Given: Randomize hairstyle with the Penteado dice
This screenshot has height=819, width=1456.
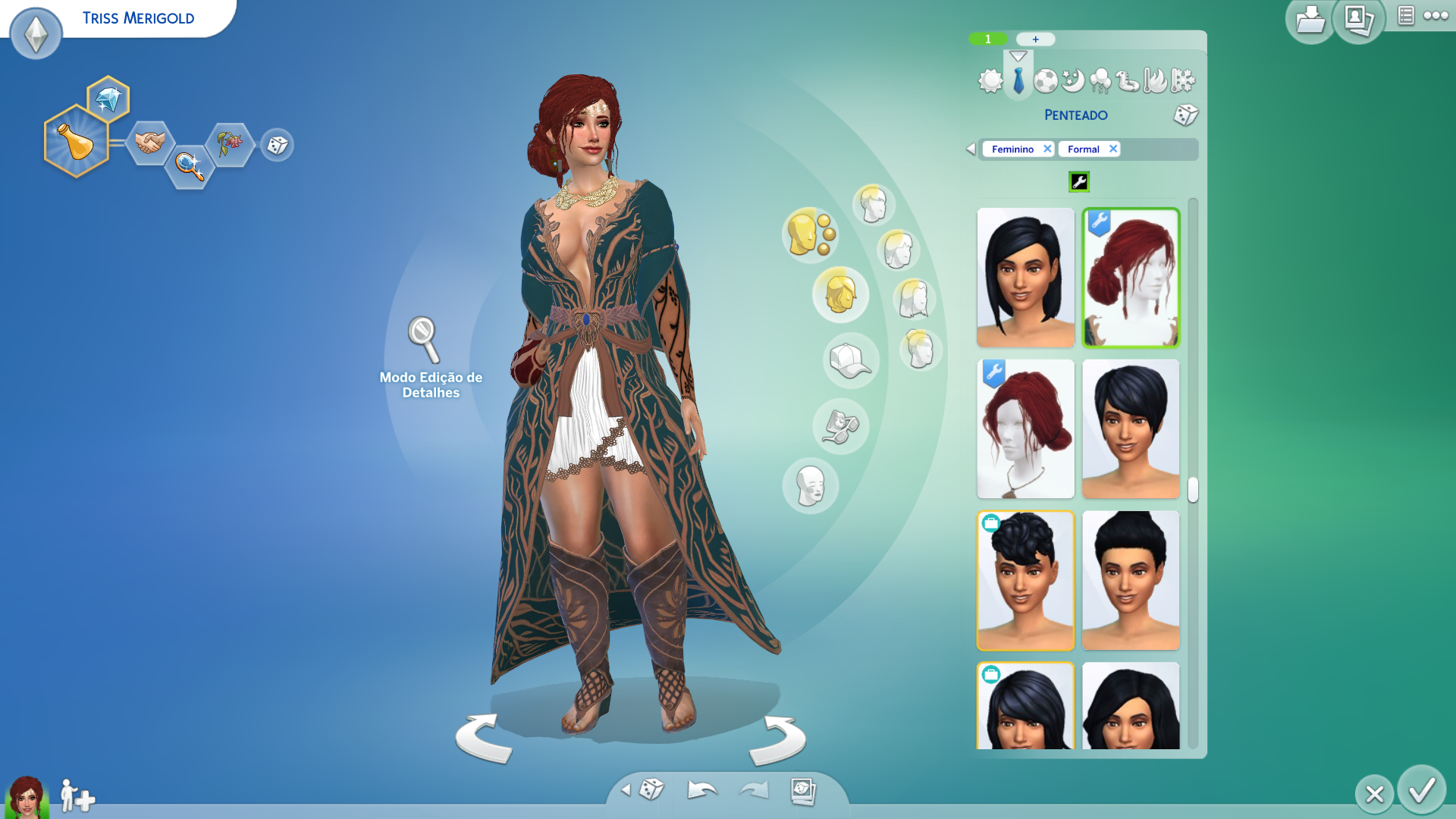Looking at the screenshot, I should click(1185, 115).
